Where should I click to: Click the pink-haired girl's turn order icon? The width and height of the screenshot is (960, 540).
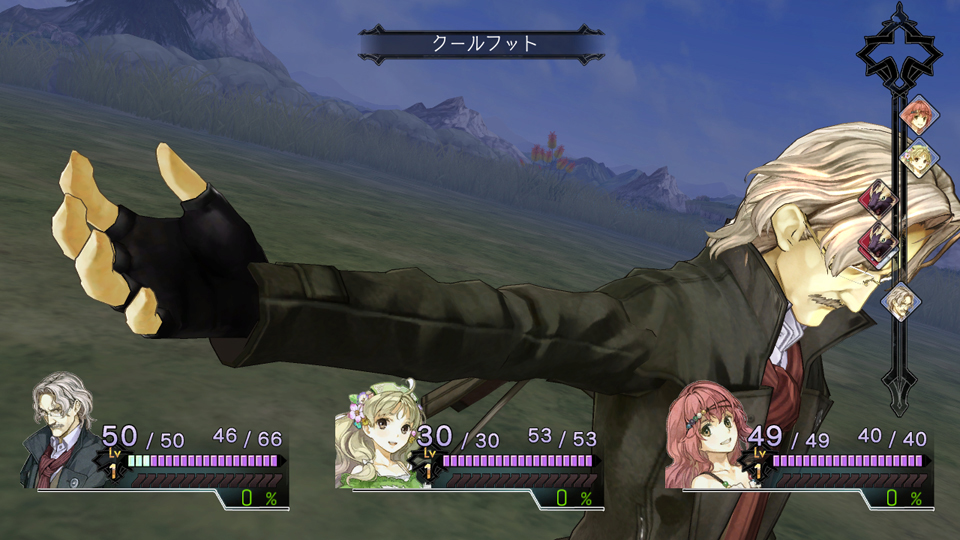click(x=916, y=116)
